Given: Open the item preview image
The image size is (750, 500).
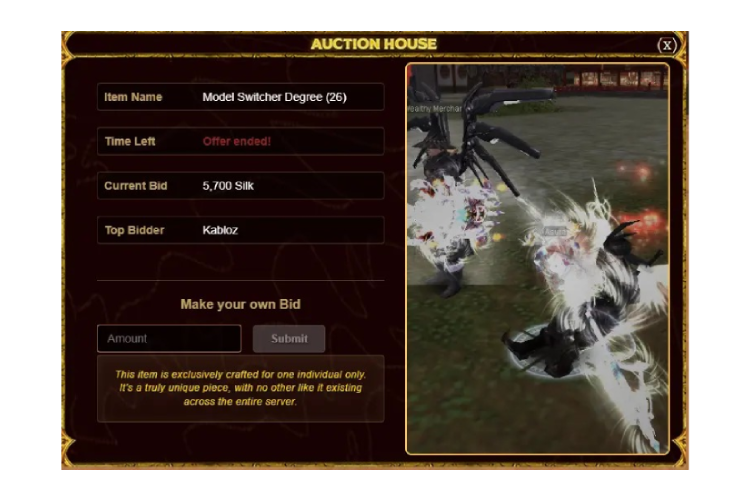Looking at the screenshot, I should point(537,258).
